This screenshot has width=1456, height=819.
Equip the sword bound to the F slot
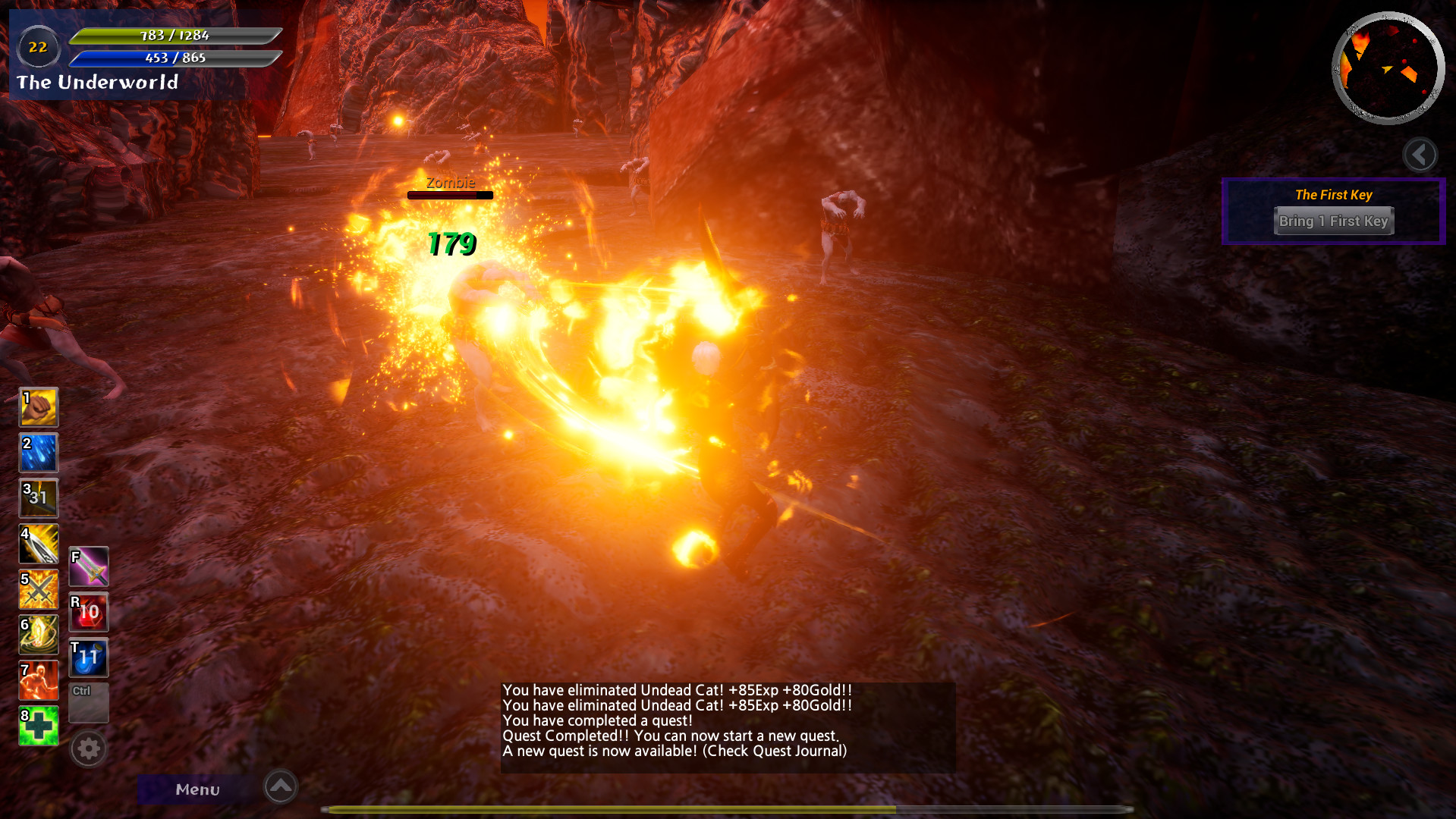[88, 566]
